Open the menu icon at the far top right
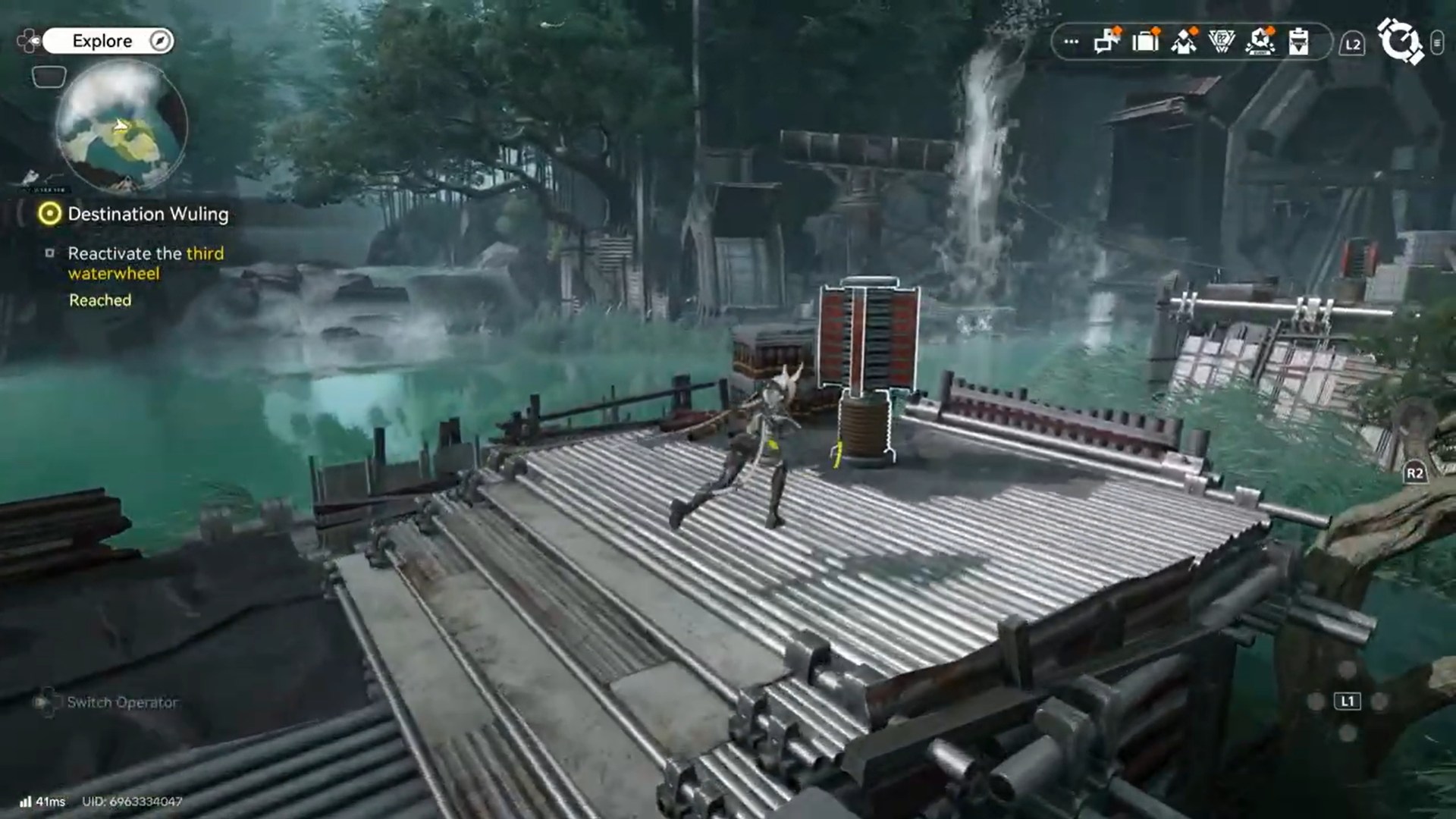 (1439, 44)
